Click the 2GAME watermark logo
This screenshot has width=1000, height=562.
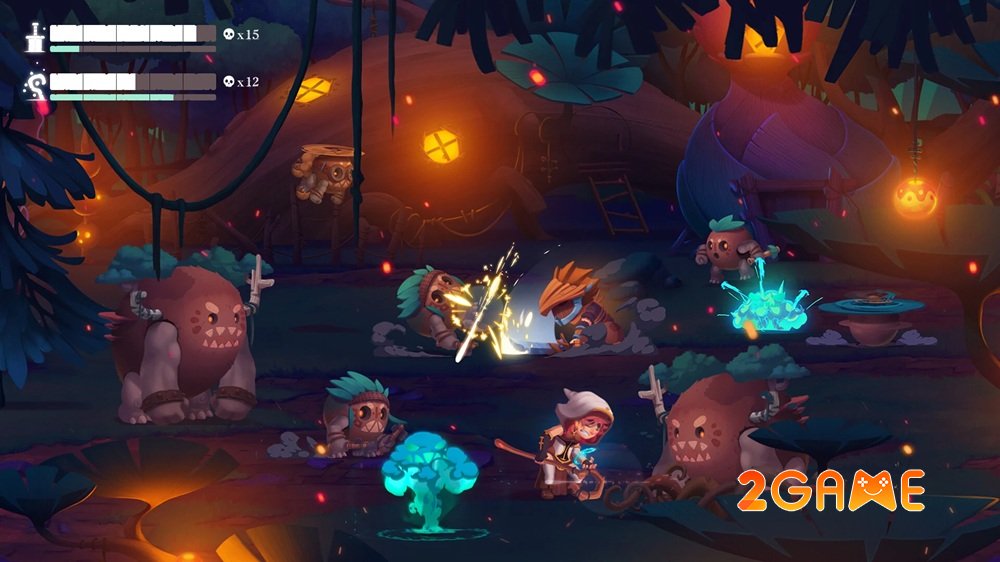tap(830, 491)
